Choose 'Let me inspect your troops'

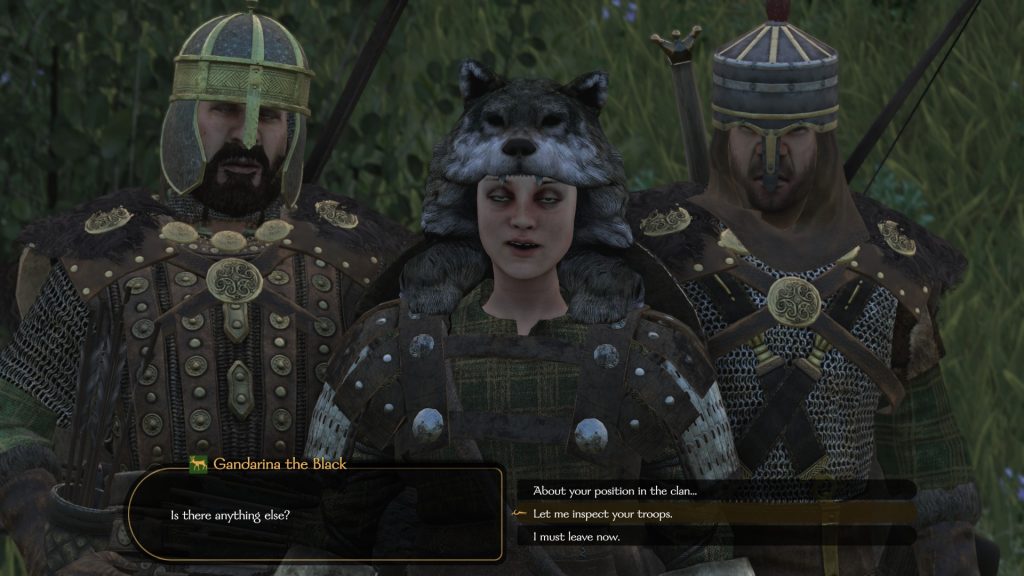coord(602,514)
